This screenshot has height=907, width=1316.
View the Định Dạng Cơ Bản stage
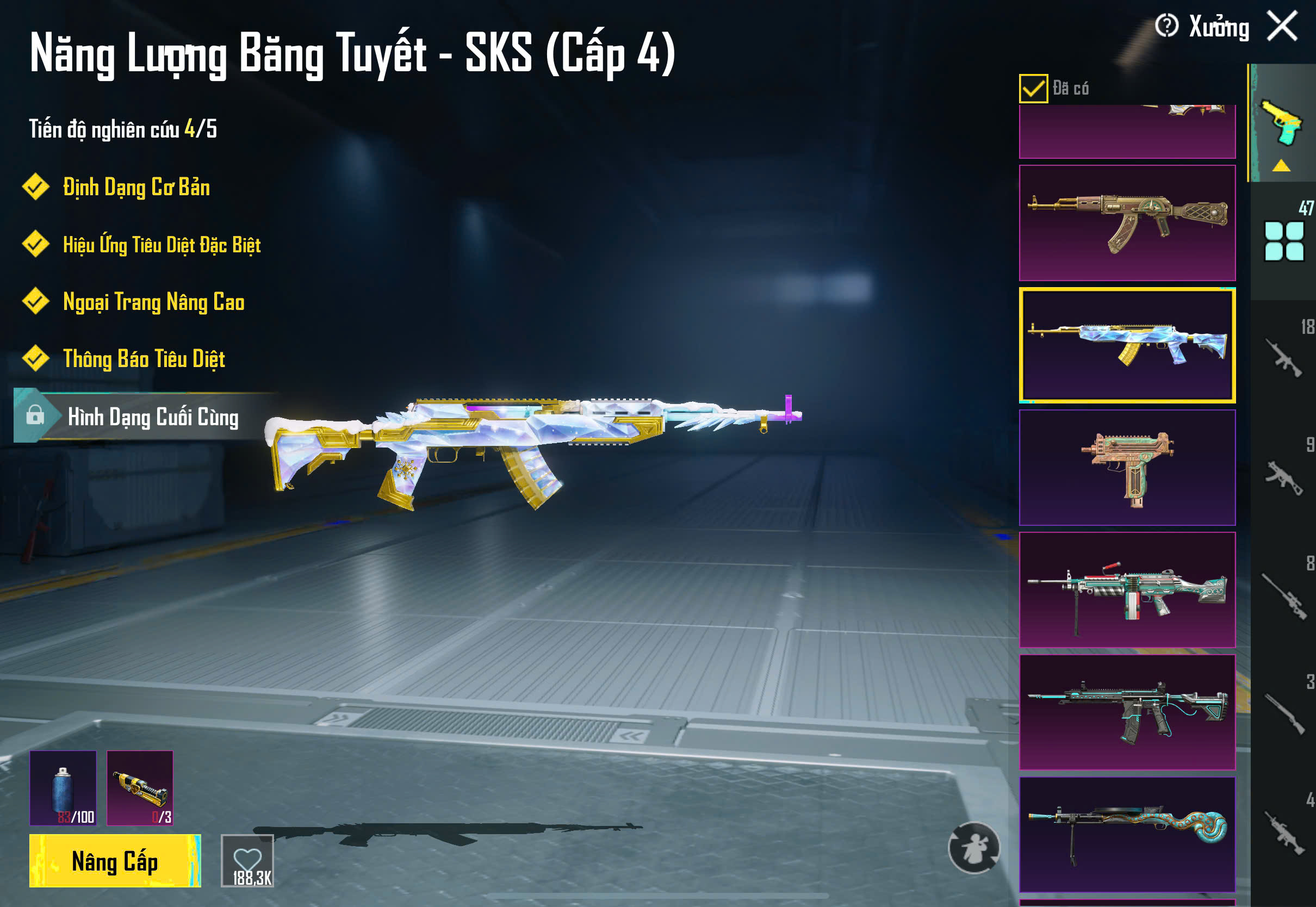pyautogui.click(x=136, y=188)
